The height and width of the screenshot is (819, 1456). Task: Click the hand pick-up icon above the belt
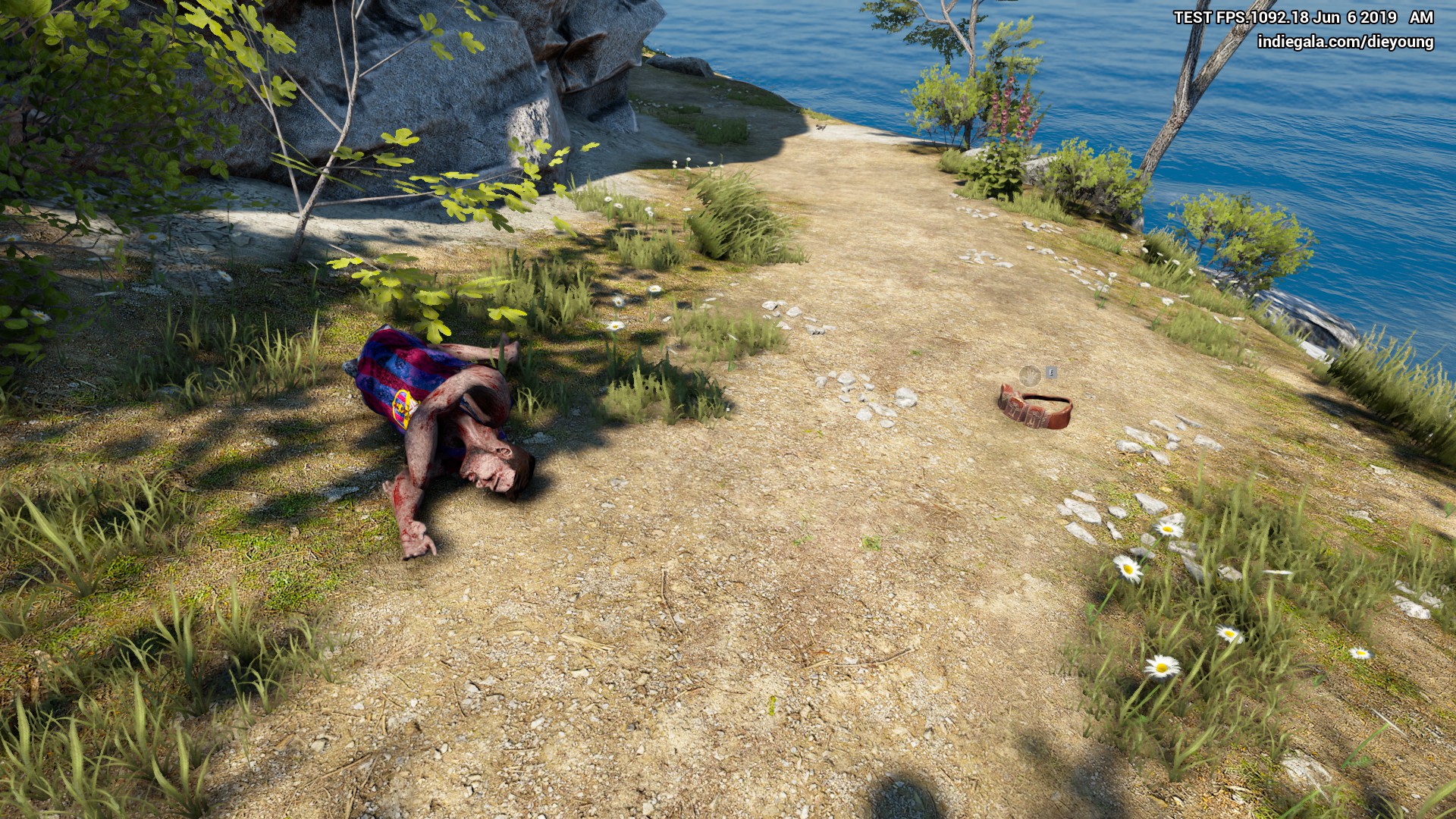pos(1029,374)
